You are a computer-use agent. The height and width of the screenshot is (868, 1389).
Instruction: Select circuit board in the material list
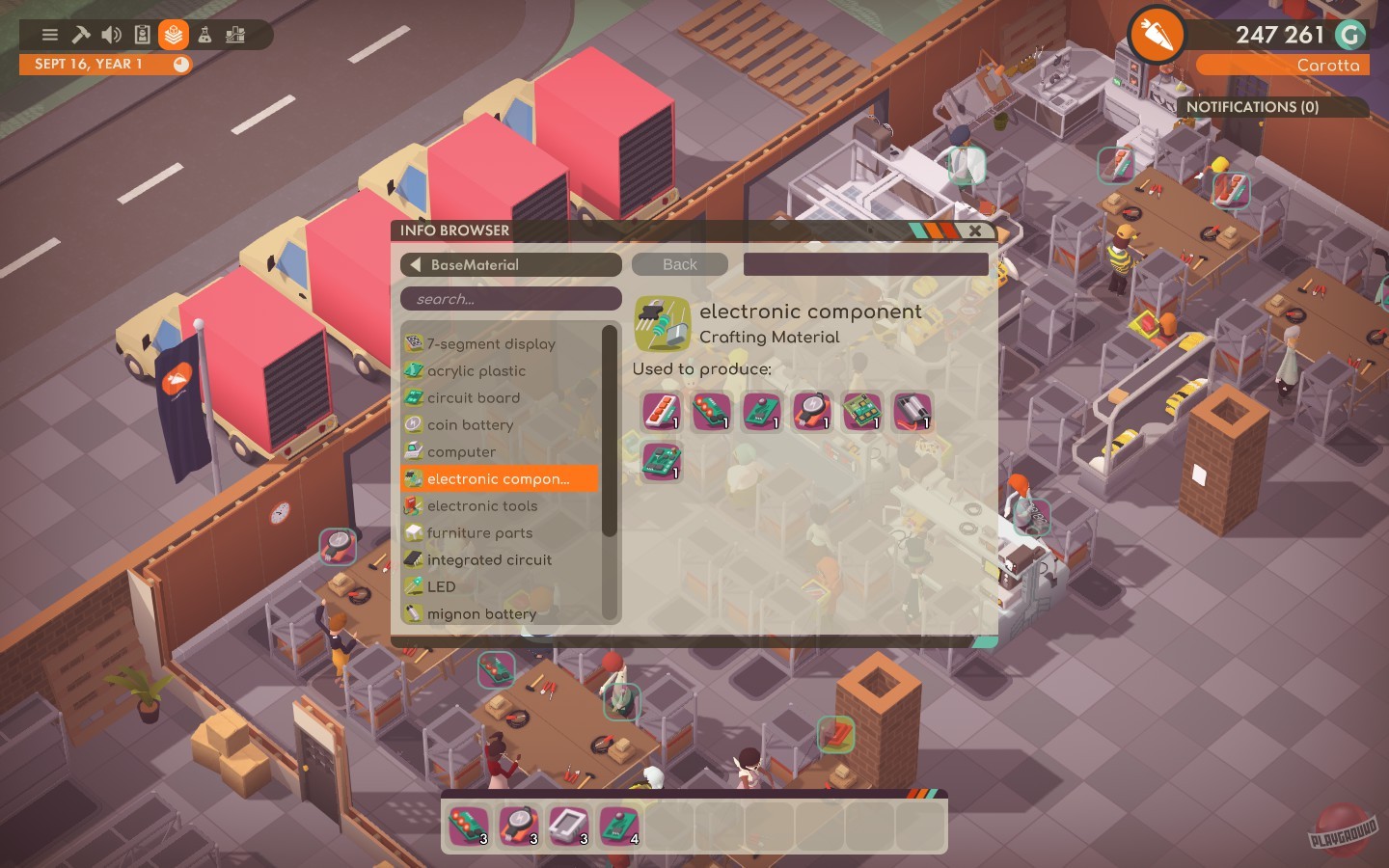pos(474,397)
